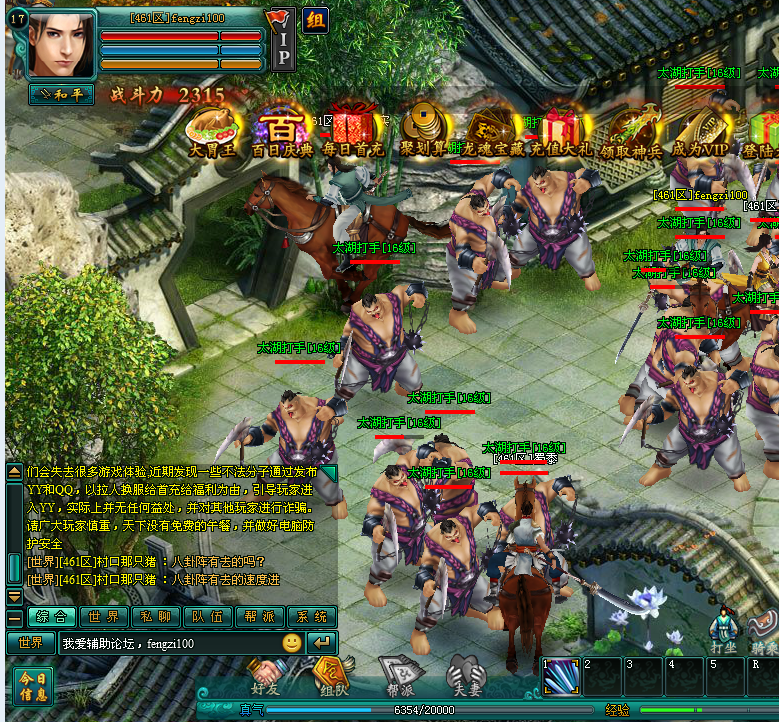Image resolution: width=779 pixels, height=722 pixels.
Task: Click the chat message input field
Action: coord(166,643)
